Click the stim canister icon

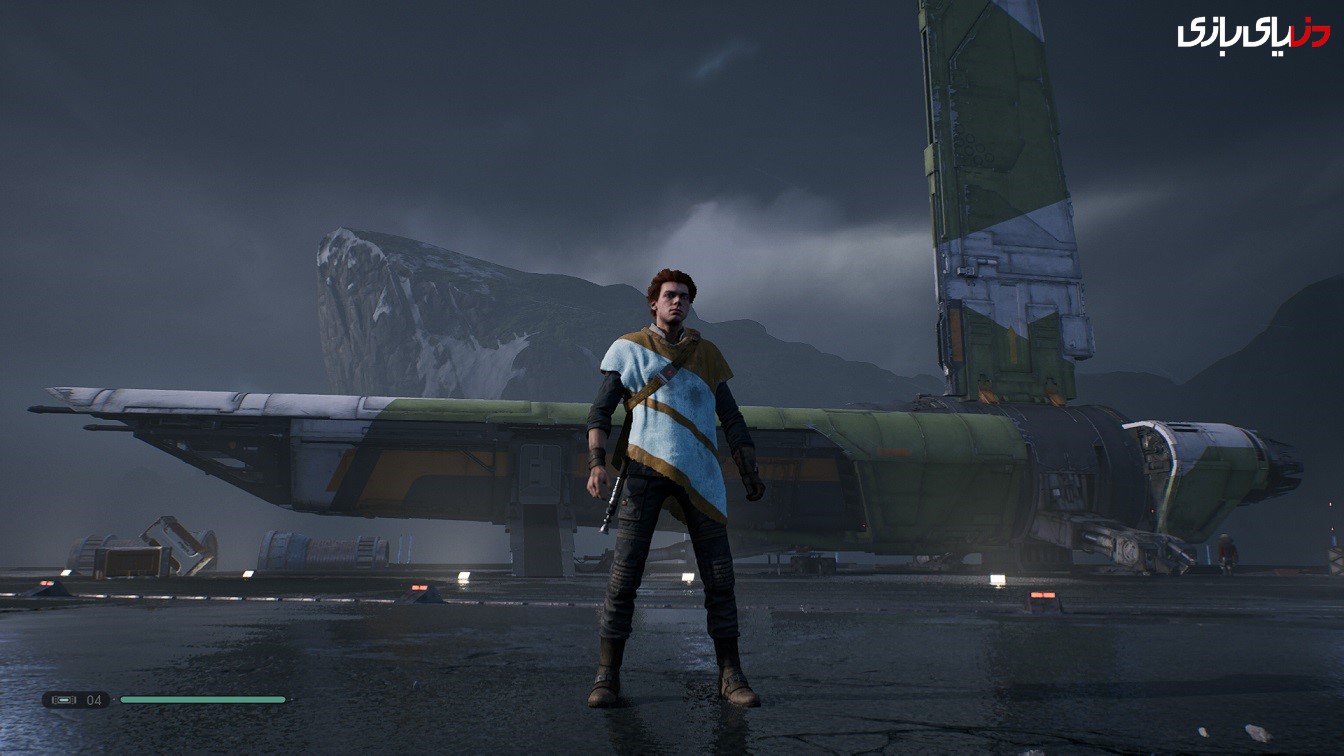pos(64,700)
